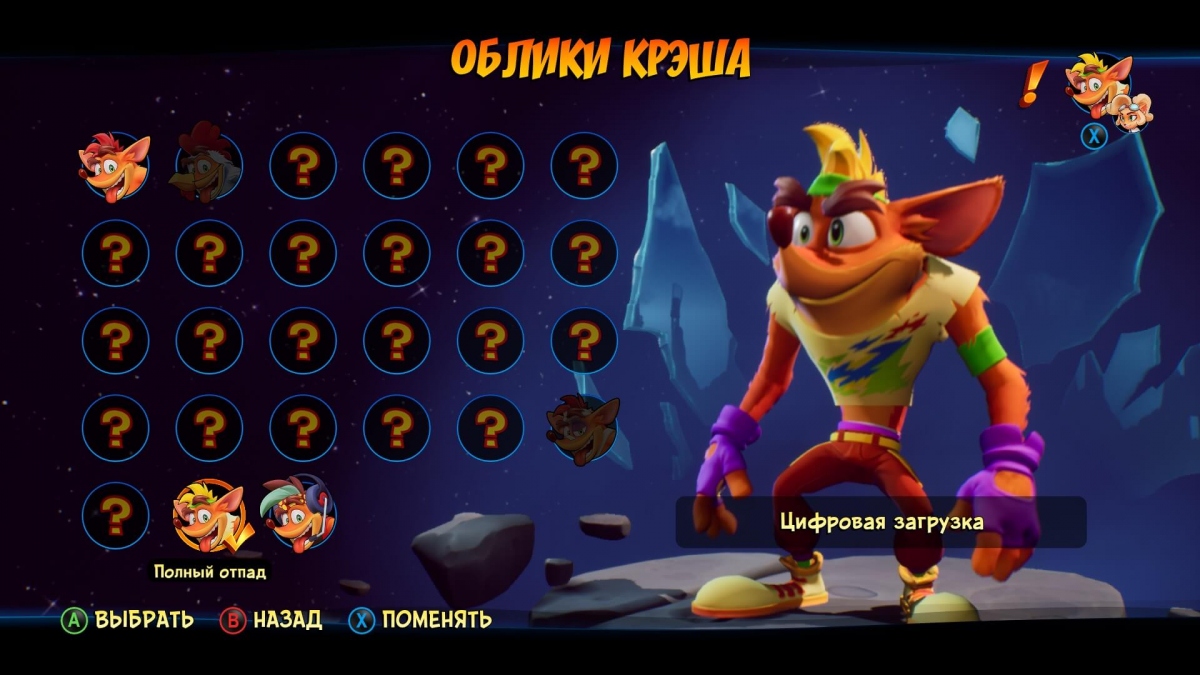Select the 'Полный отпад' yellow-mohawk skin
This screenshot has width=1200, height=675.
click(209, 517)
